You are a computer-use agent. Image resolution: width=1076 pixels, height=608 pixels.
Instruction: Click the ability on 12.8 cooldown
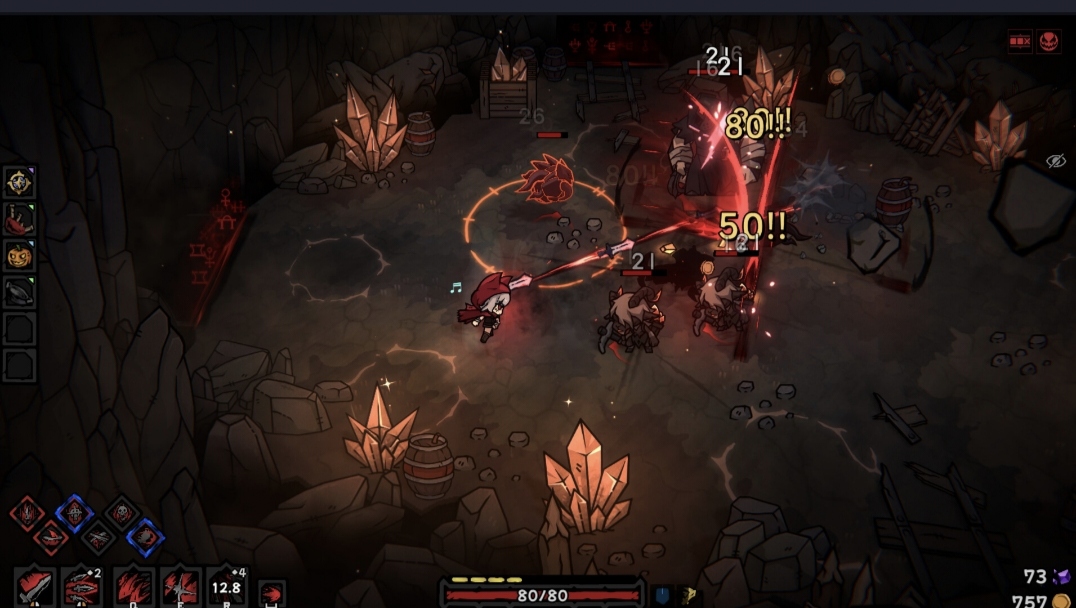click(227, 587)
